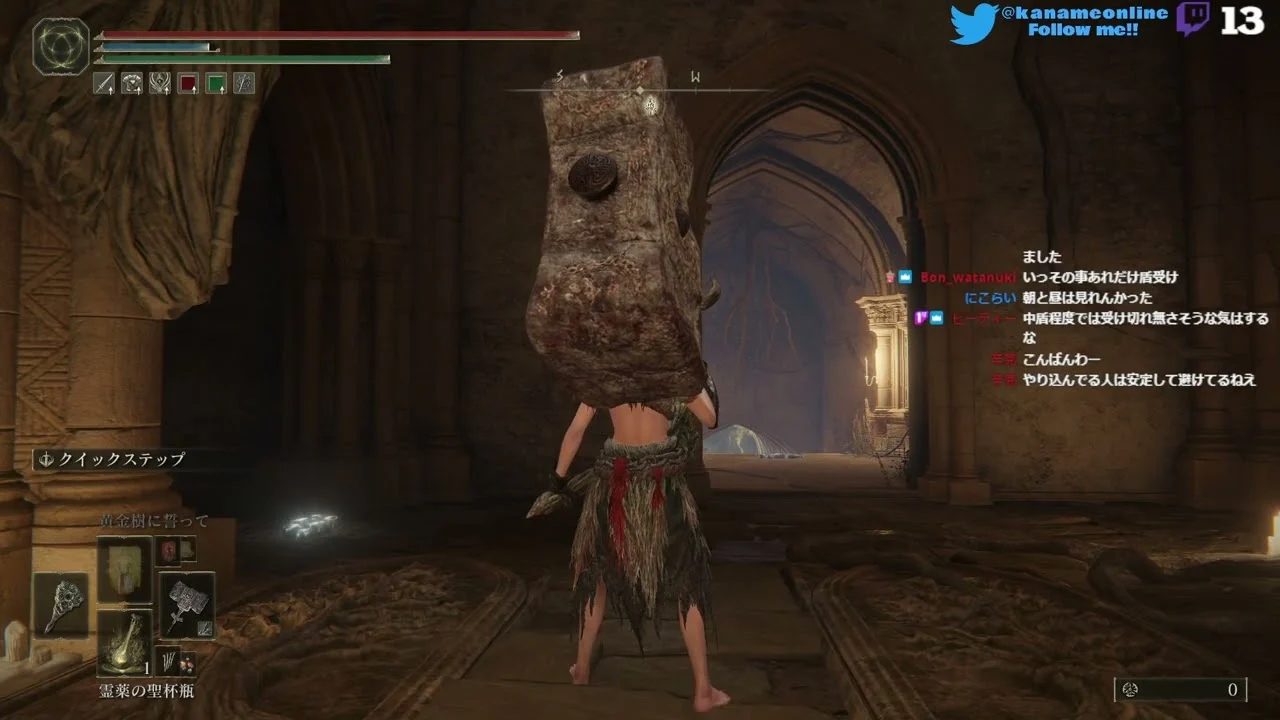Click the red square buff icon
This screenshot has height=720, width=1280.
click(x=188, y=84)
